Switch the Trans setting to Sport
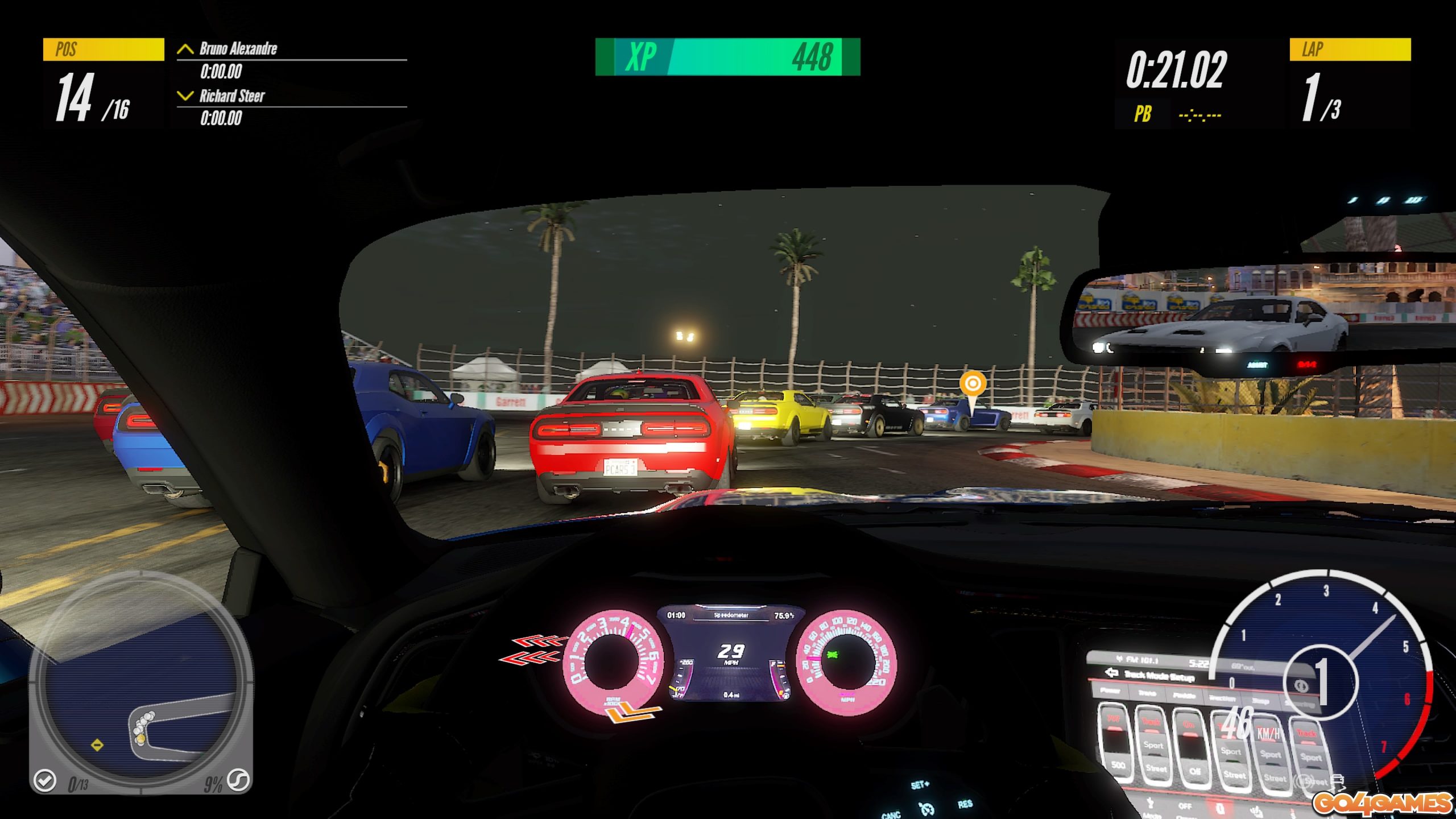The height and width of the screenshot is (819, 1456). coord(1154,746)
